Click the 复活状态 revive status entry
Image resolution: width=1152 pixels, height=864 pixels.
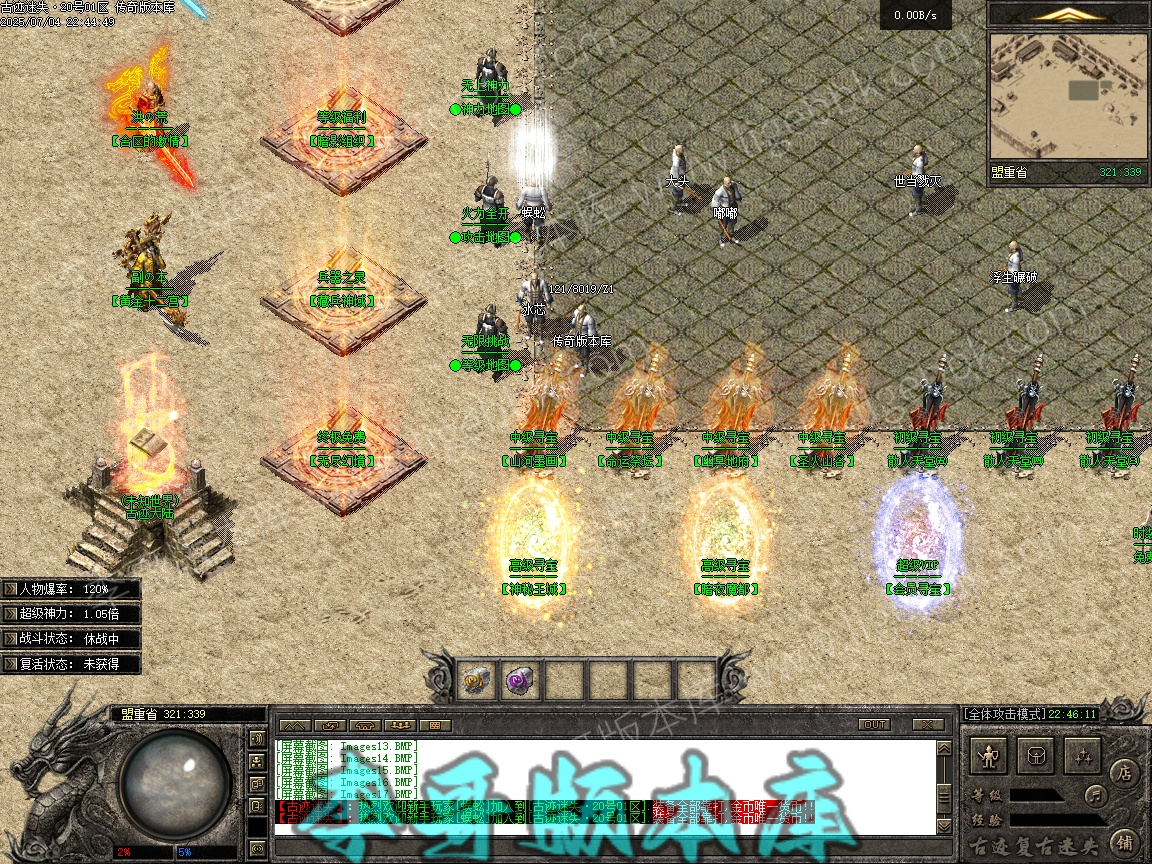70,663
